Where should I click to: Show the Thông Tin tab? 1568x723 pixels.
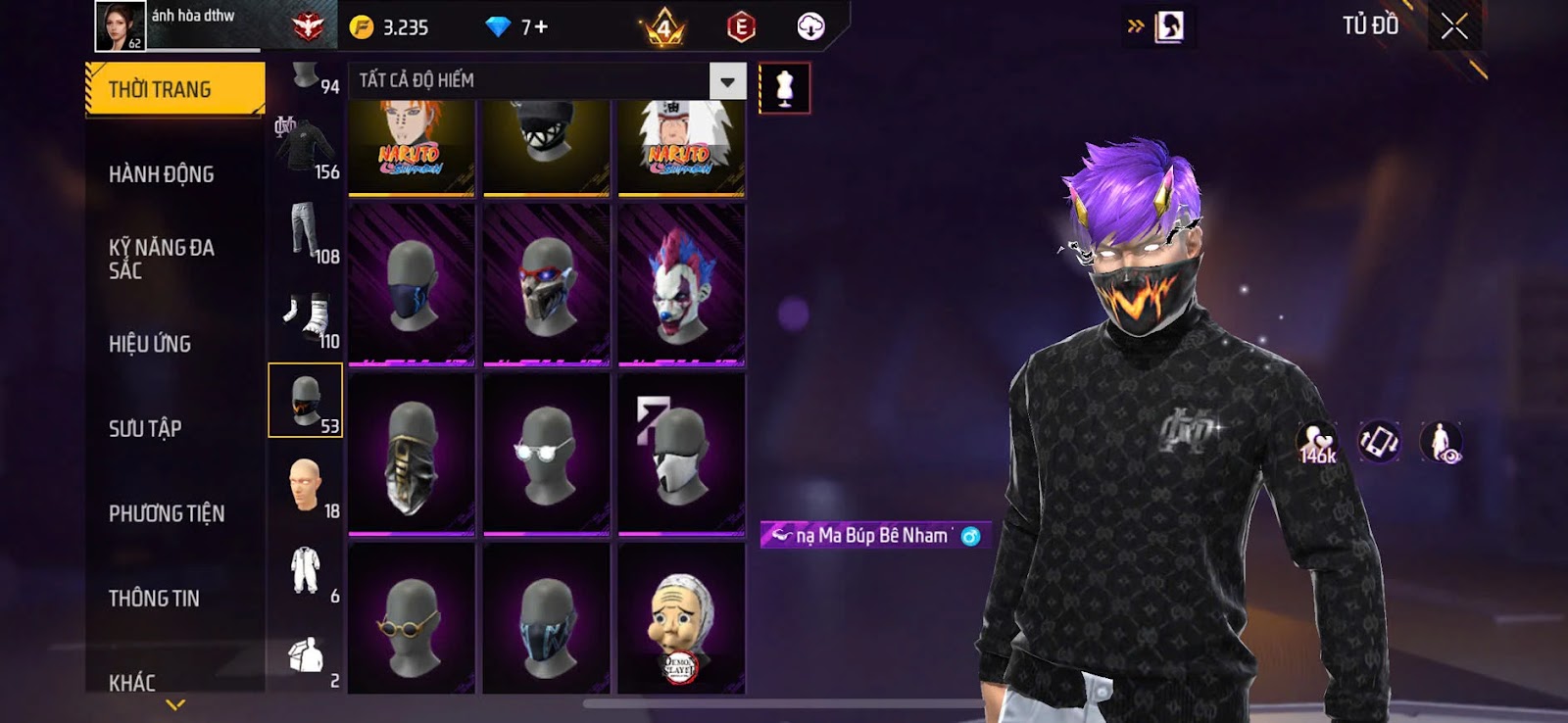point(154,598)
